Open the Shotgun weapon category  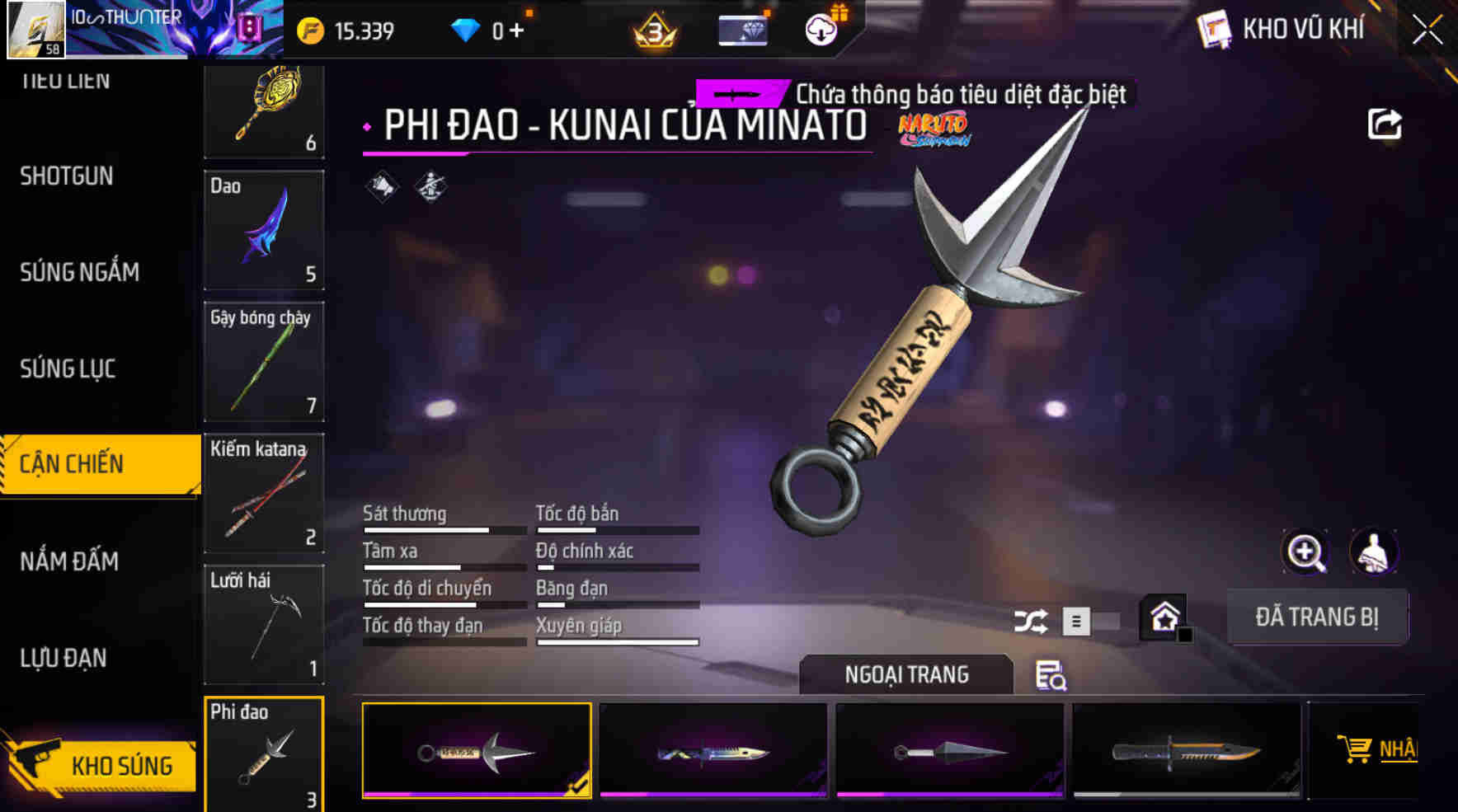pos(68,176)
